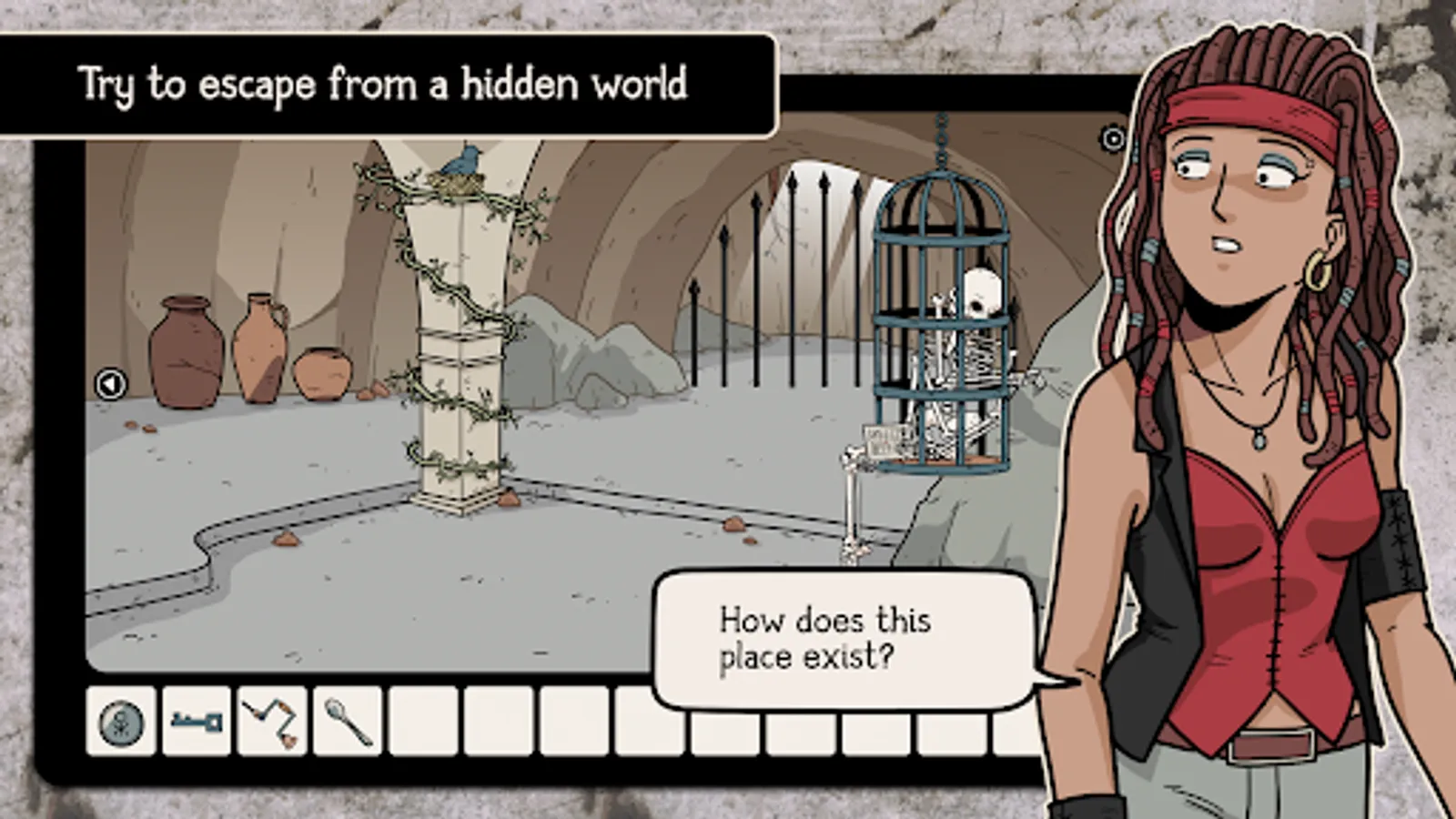Navigate left using the arrow button
Viewport: 1456px width, 819px height.
pos(111,384)
